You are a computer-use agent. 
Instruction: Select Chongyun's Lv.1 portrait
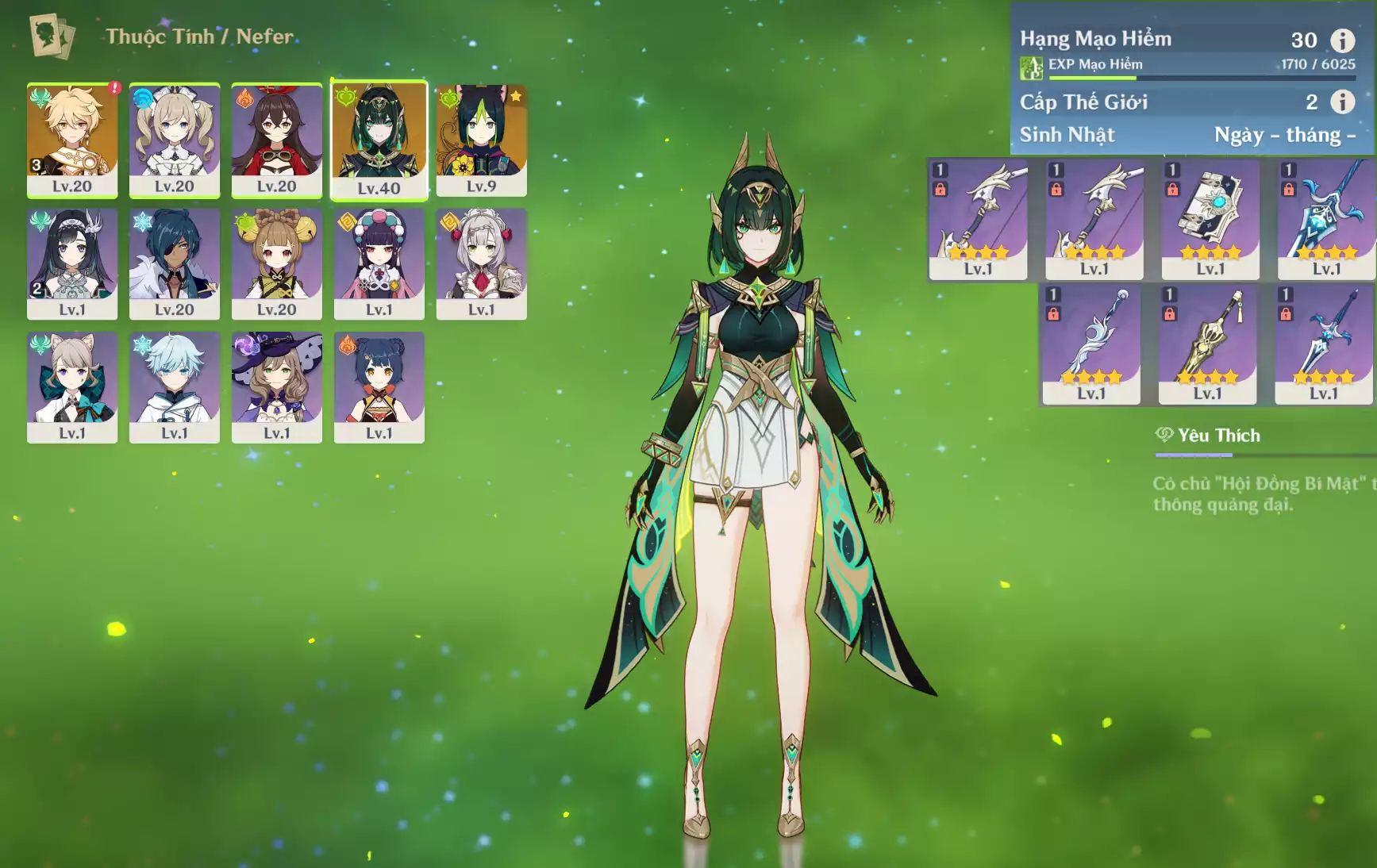pyautogui.click(x=175, y=387)
